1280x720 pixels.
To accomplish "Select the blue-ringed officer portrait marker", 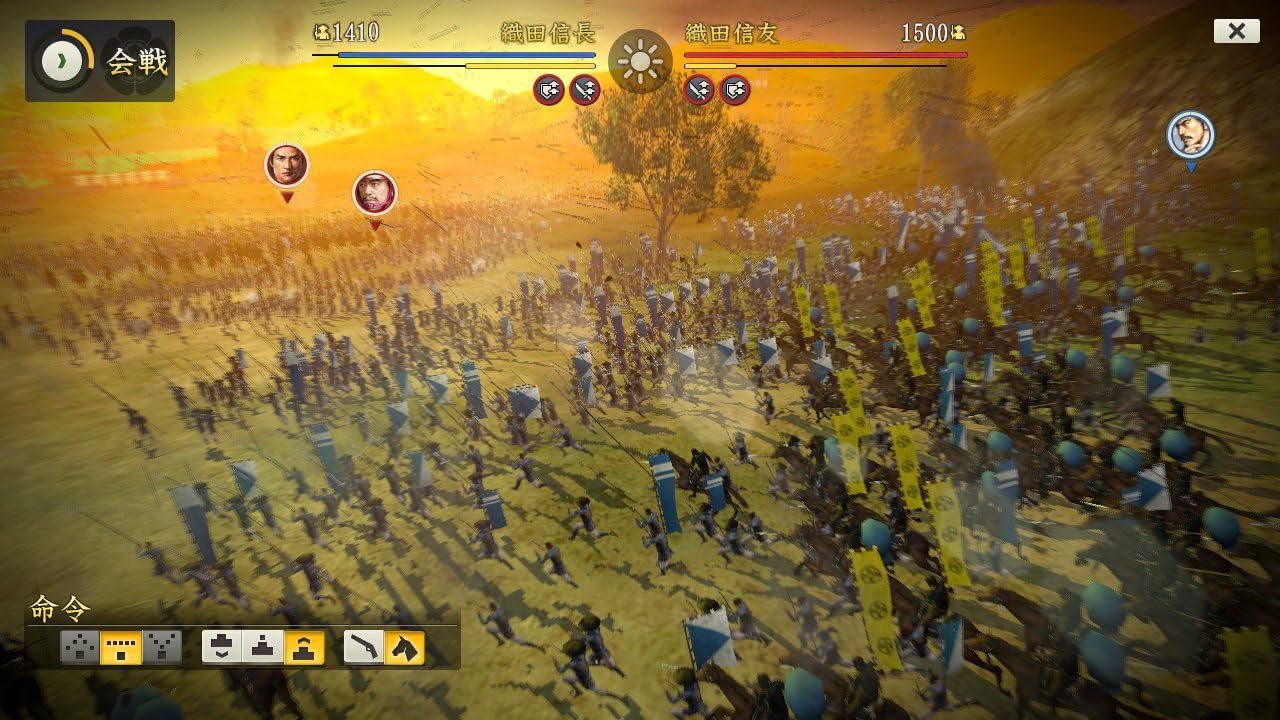I will tap(1190, 134).
